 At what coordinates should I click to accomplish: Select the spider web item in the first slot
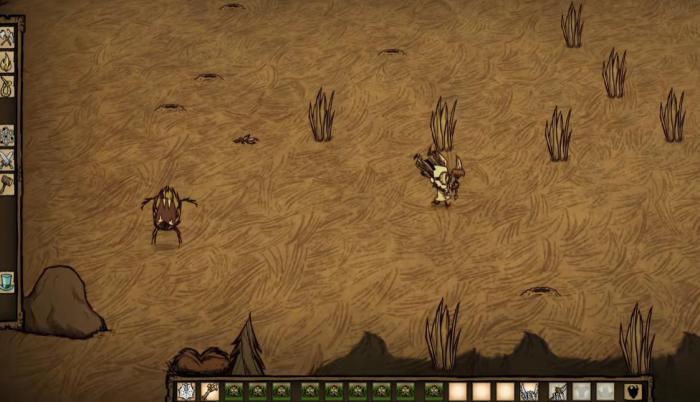pyautogui.click(x=186, y=391)
